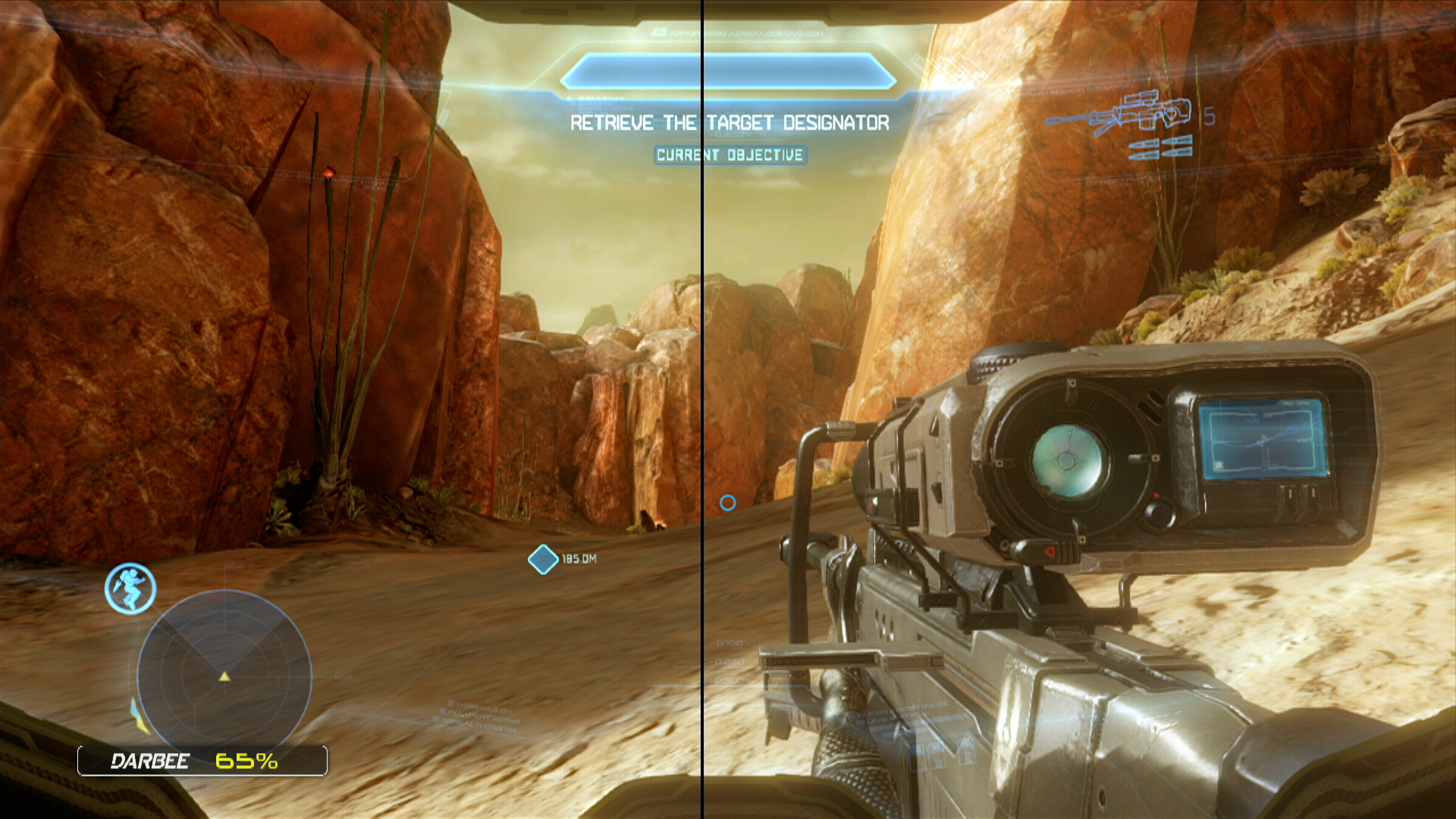Image resolution: width=1456 pixels, height=819 pixels.
Task: Select the sniper rifle weapon icon
Action: [x=1118, y=115]
